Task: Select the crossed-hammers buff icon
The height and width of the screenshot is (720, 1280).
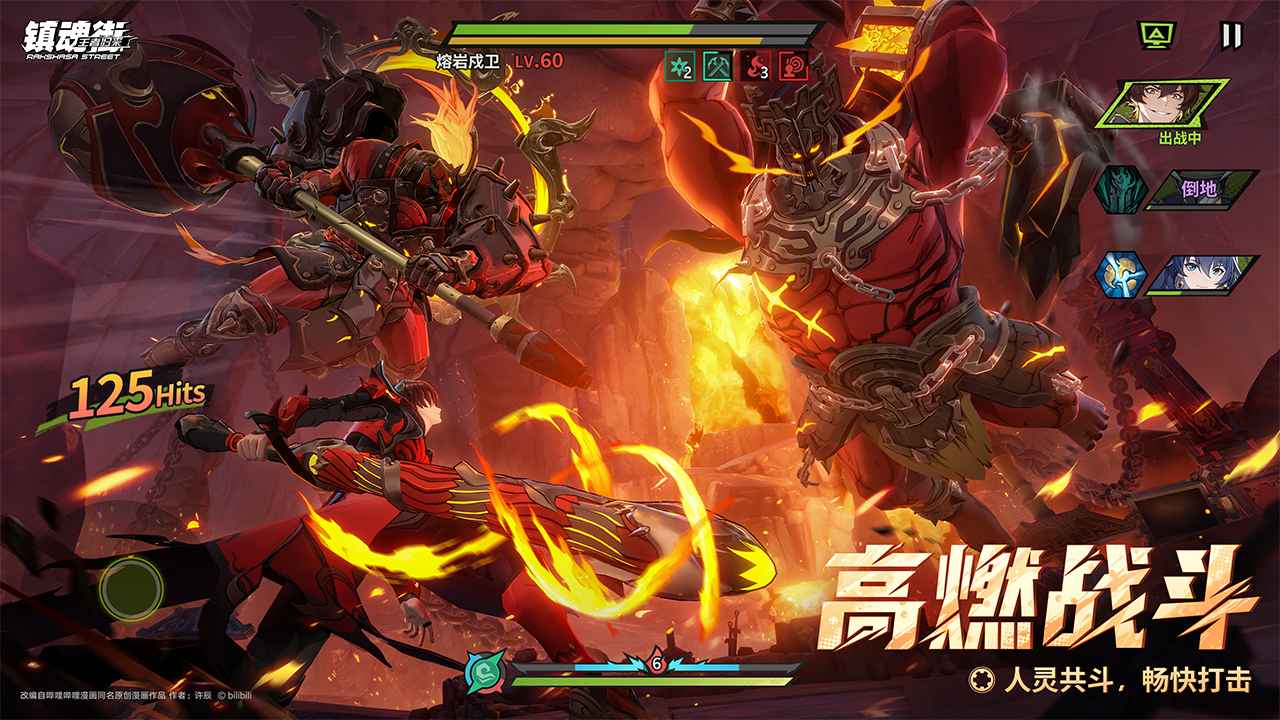Action: [x=717, y=65]
